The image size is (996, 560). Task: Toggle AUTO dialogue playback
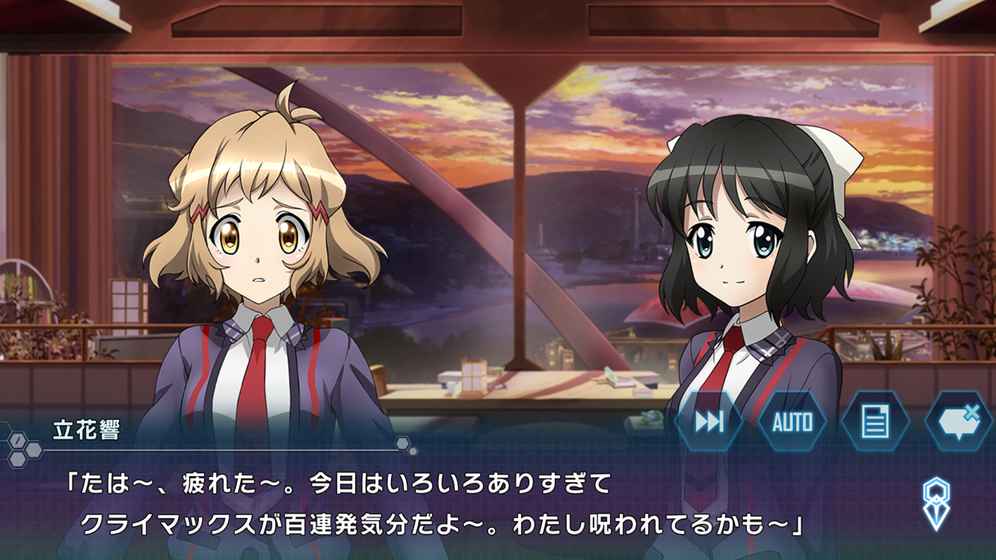tap(792, 421)
